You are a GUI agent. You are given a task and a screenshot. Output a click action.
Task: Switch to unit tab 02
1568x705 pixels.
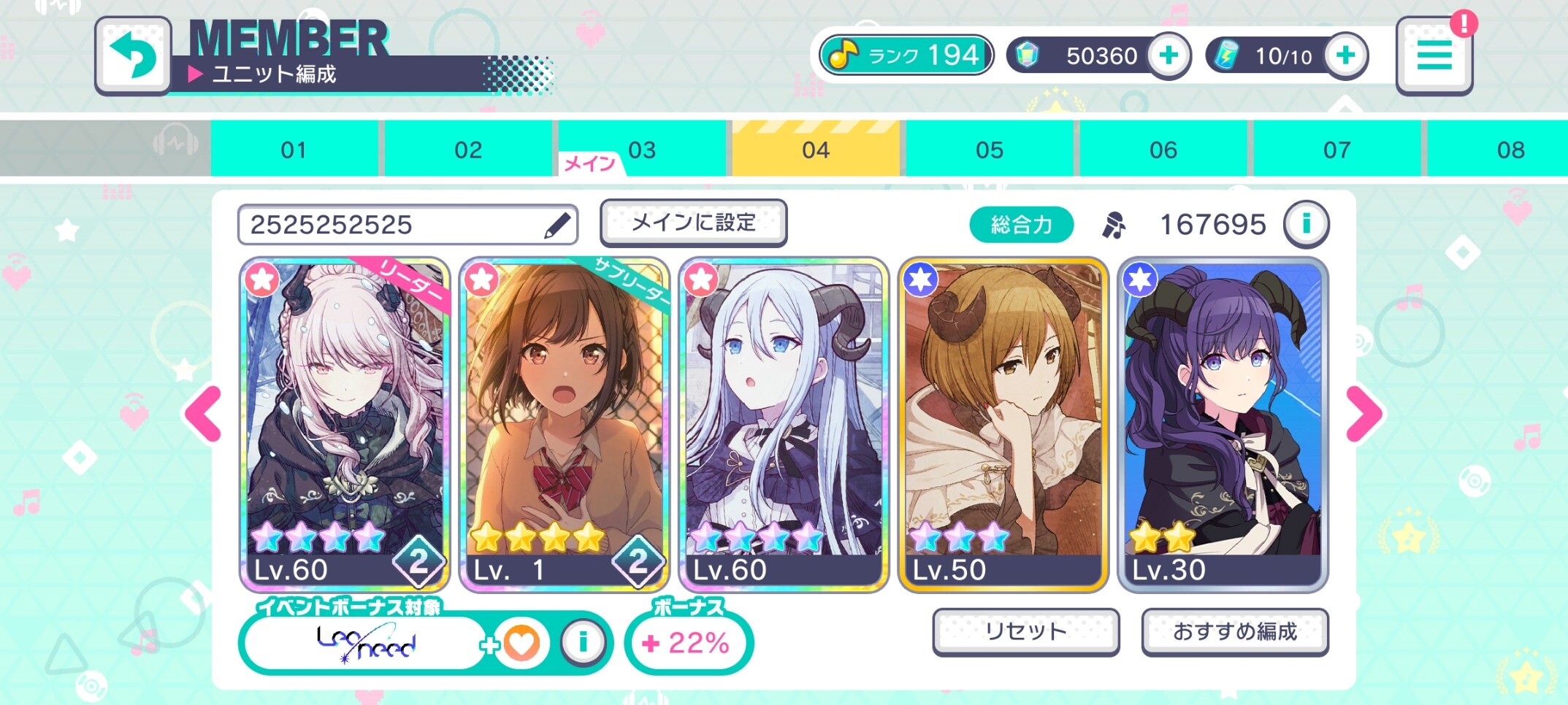click(468, 150)
